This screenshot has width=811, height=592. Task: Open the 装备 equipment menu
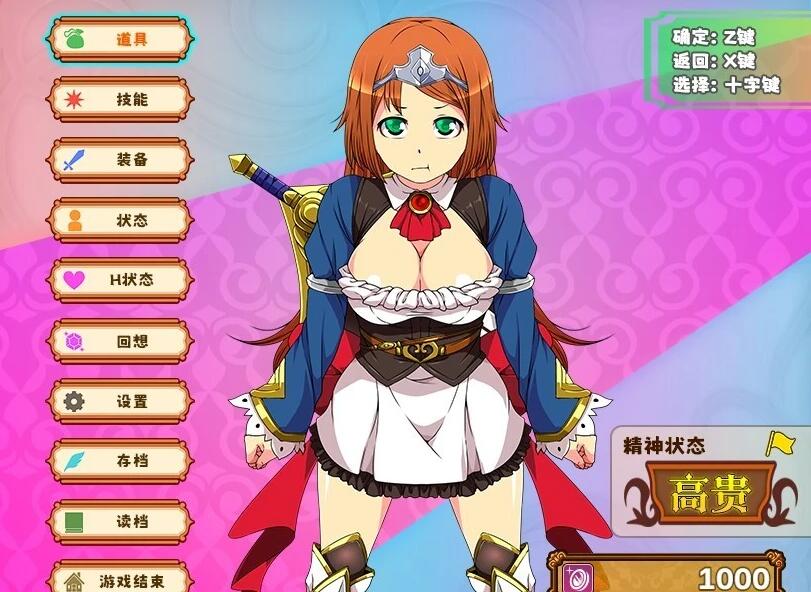(x=120, y=160)
